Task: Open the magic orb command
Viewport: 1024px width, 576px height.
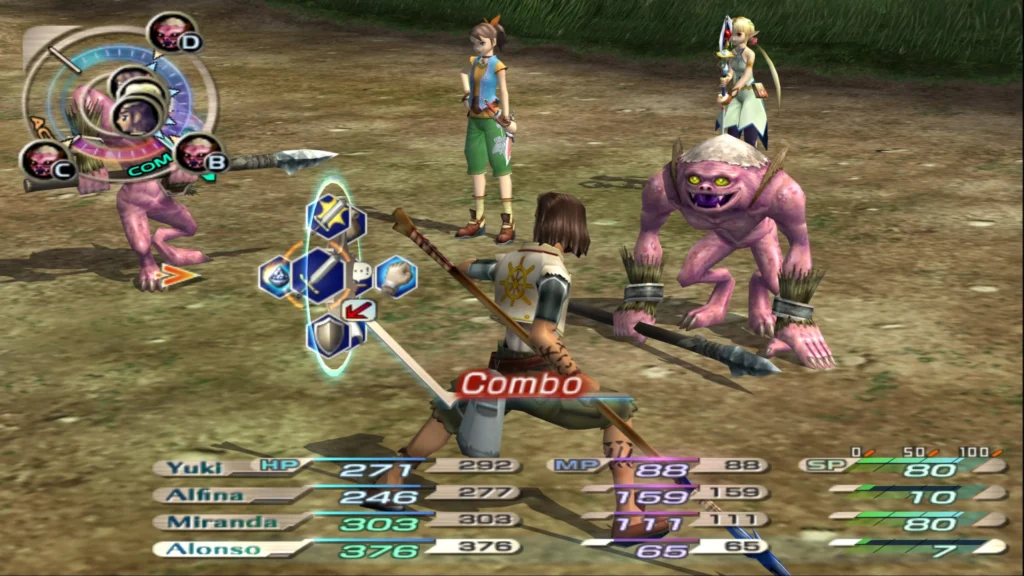Action: pos(276,277)
